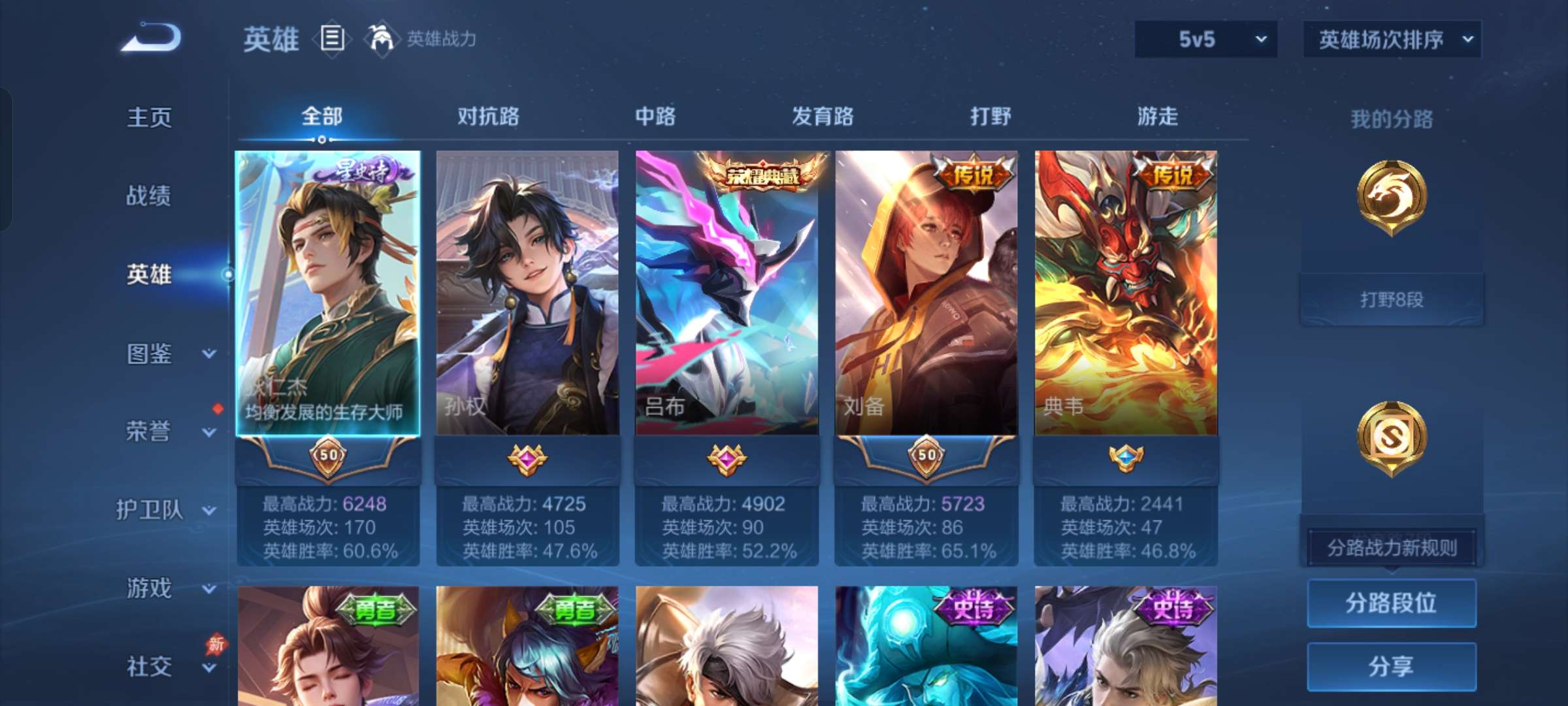Click the pink proficiency medal under 孙权
1568x706 pixels.
[527, 460]
